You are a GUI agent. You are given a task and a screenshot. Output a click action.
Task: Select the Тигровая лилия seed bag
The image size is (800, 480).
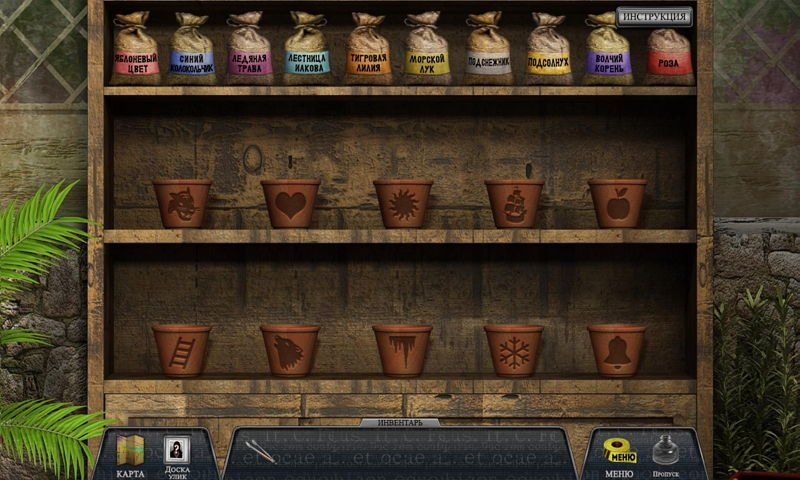pos(369,50)
